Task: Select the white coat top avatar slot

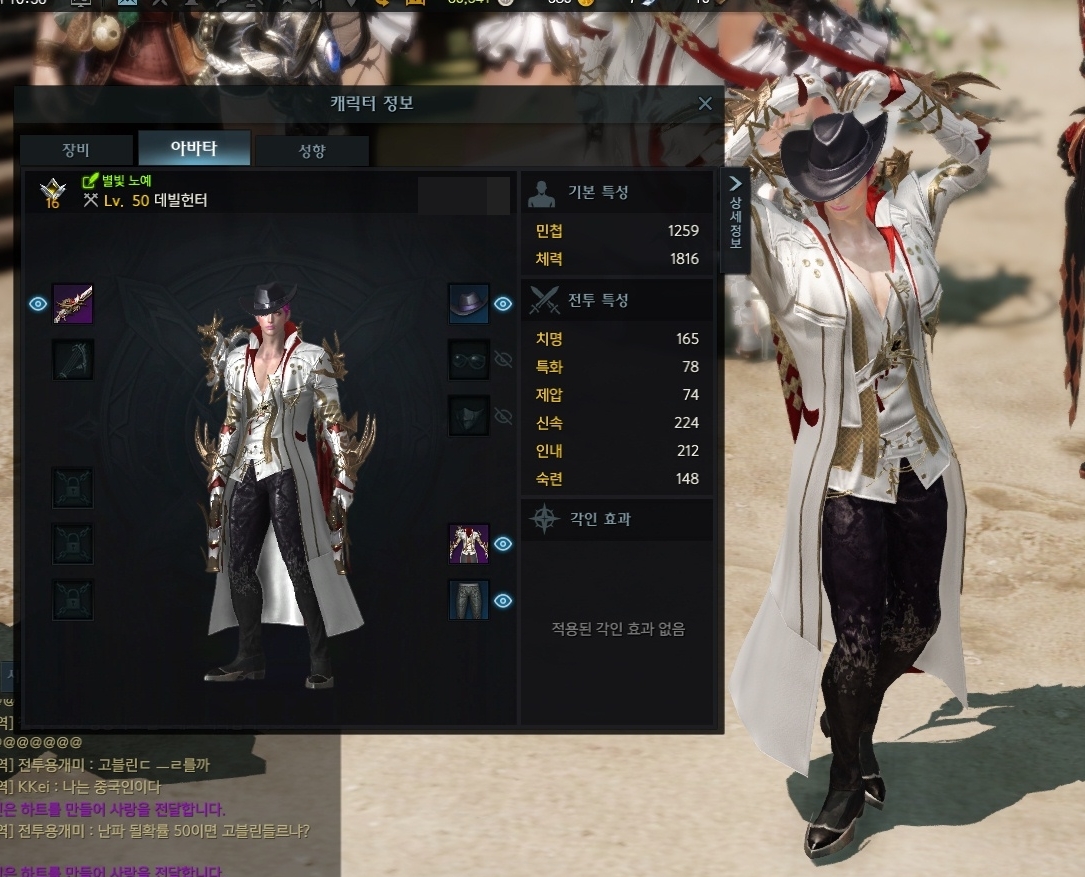Action: (x=468, y=544)
